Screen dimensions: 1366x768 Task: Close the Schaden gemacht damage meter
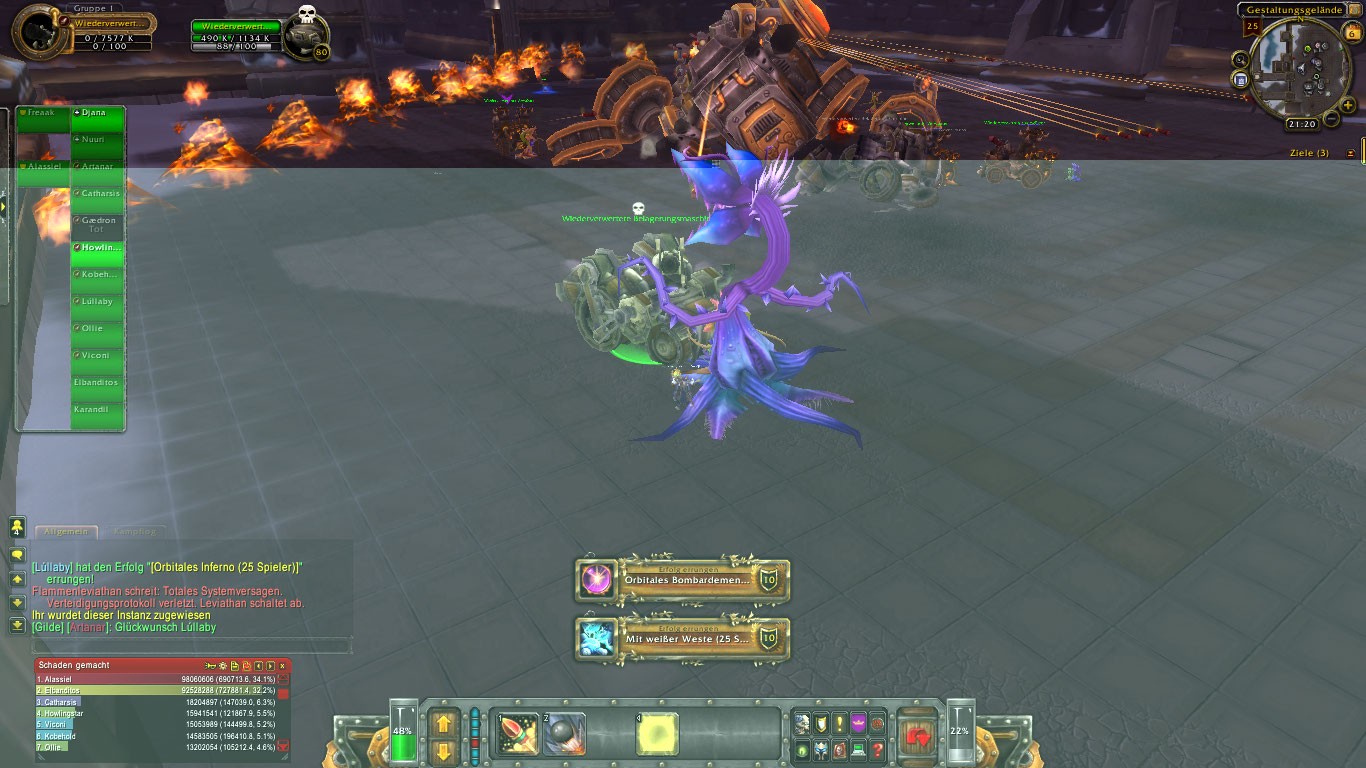point(282,665)
